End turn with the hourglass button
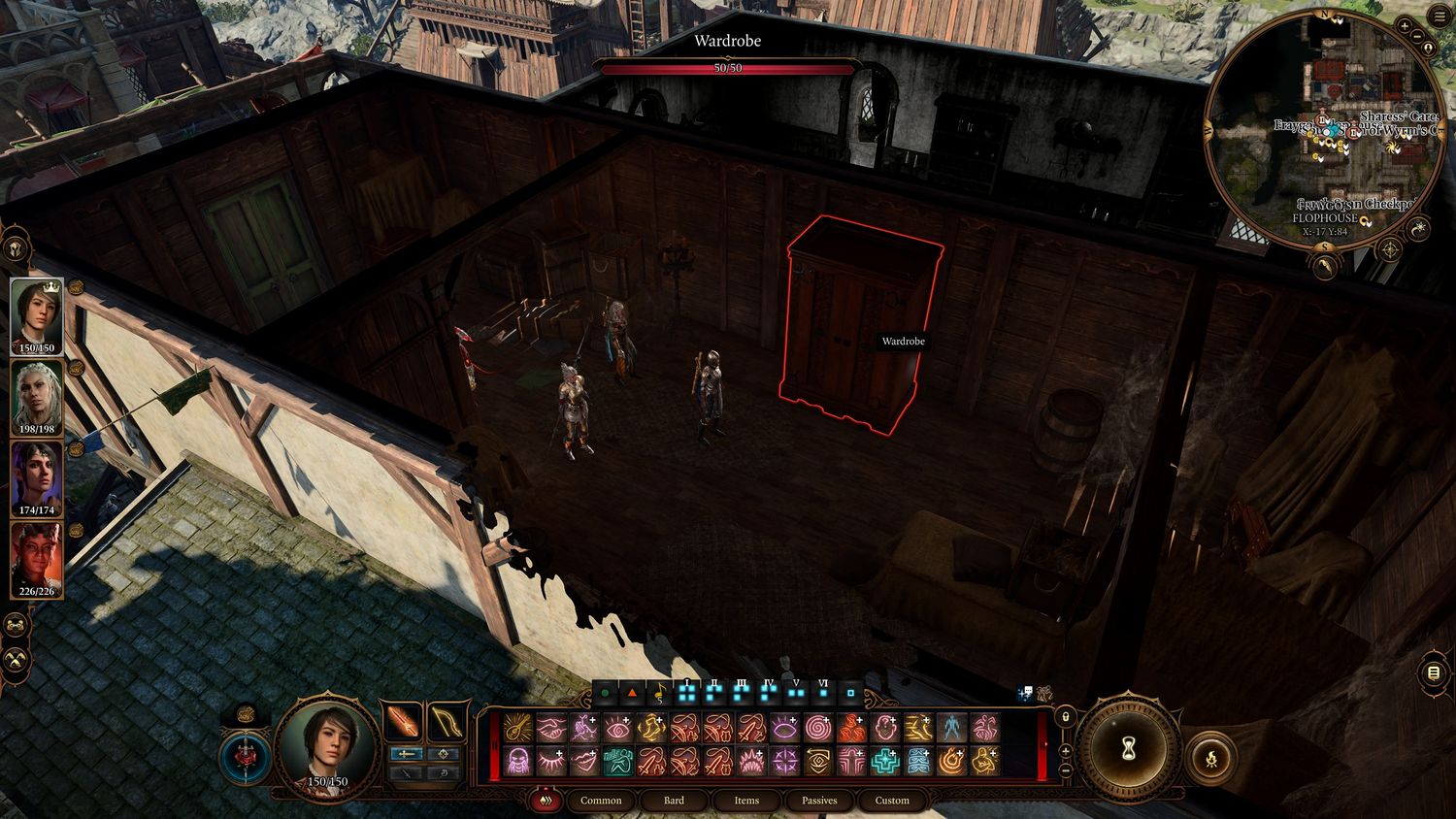Screen dimensions: 1456x819 pos(1128,750)
